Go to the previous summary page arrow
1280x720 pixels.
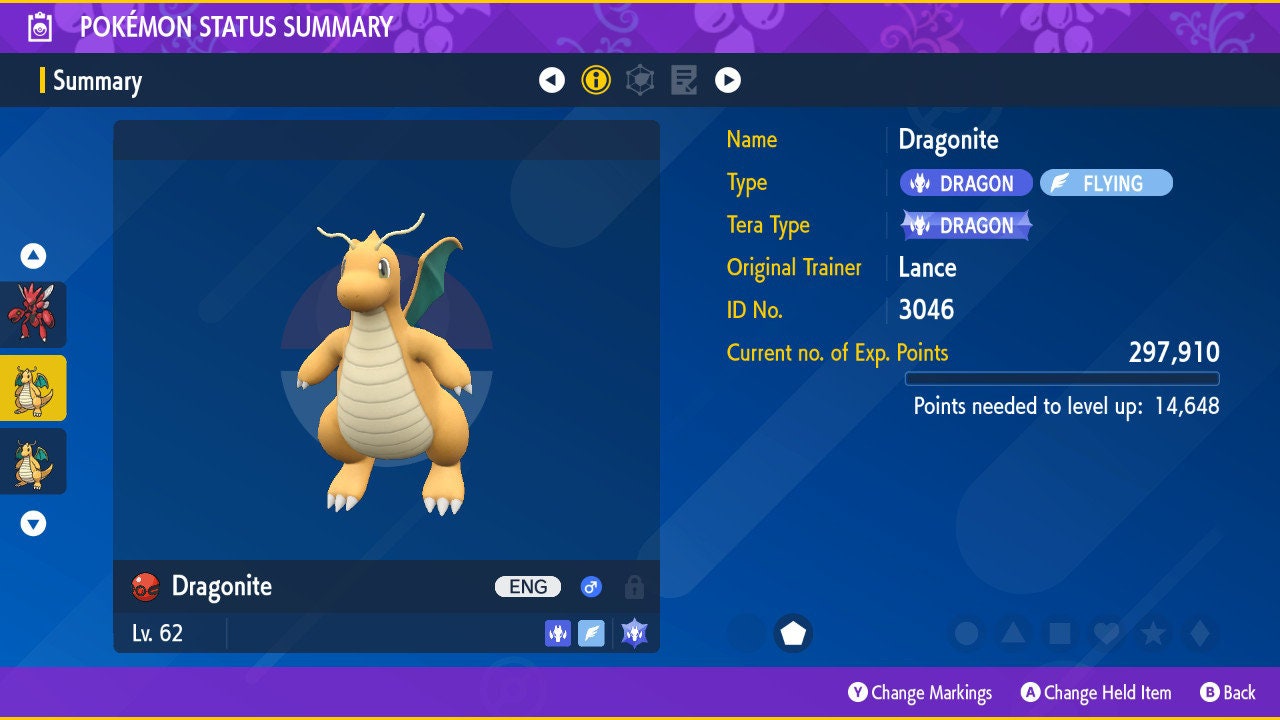(x=552, y=80)
